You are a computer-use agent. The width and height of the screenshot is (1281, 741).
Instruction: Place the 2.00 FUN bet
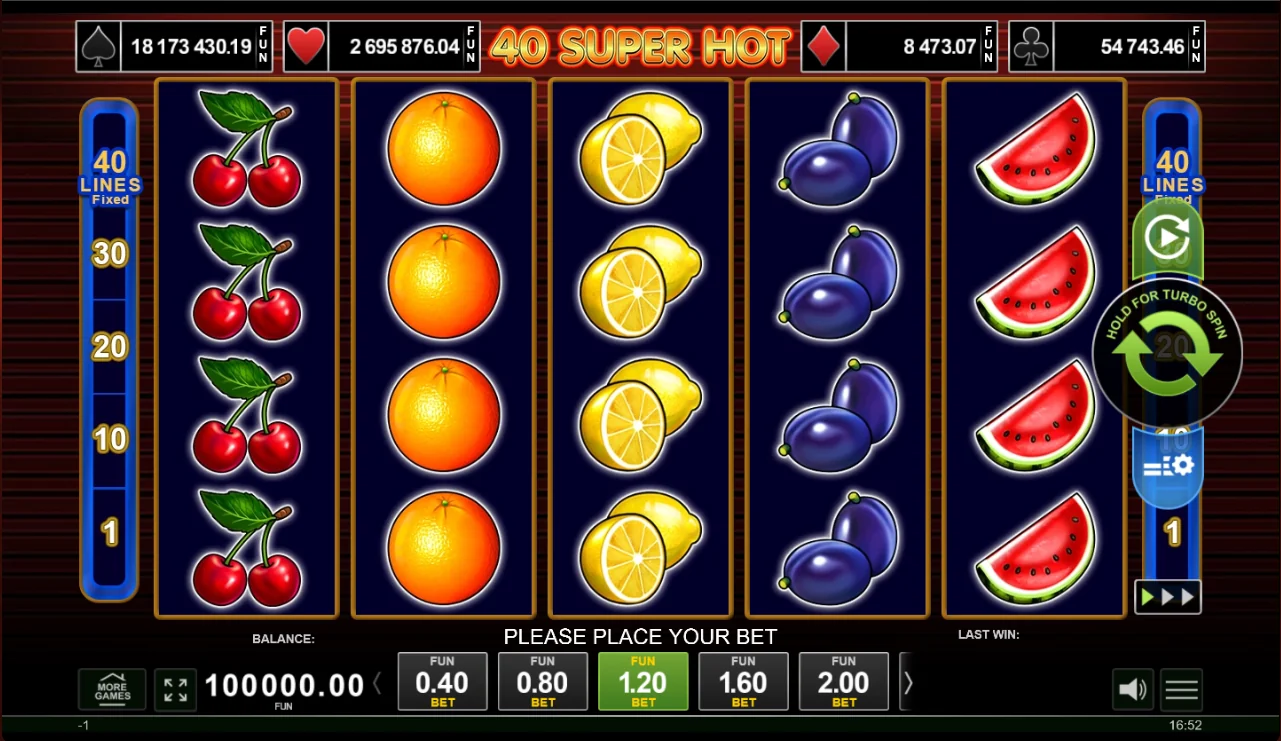click(844, 681)
